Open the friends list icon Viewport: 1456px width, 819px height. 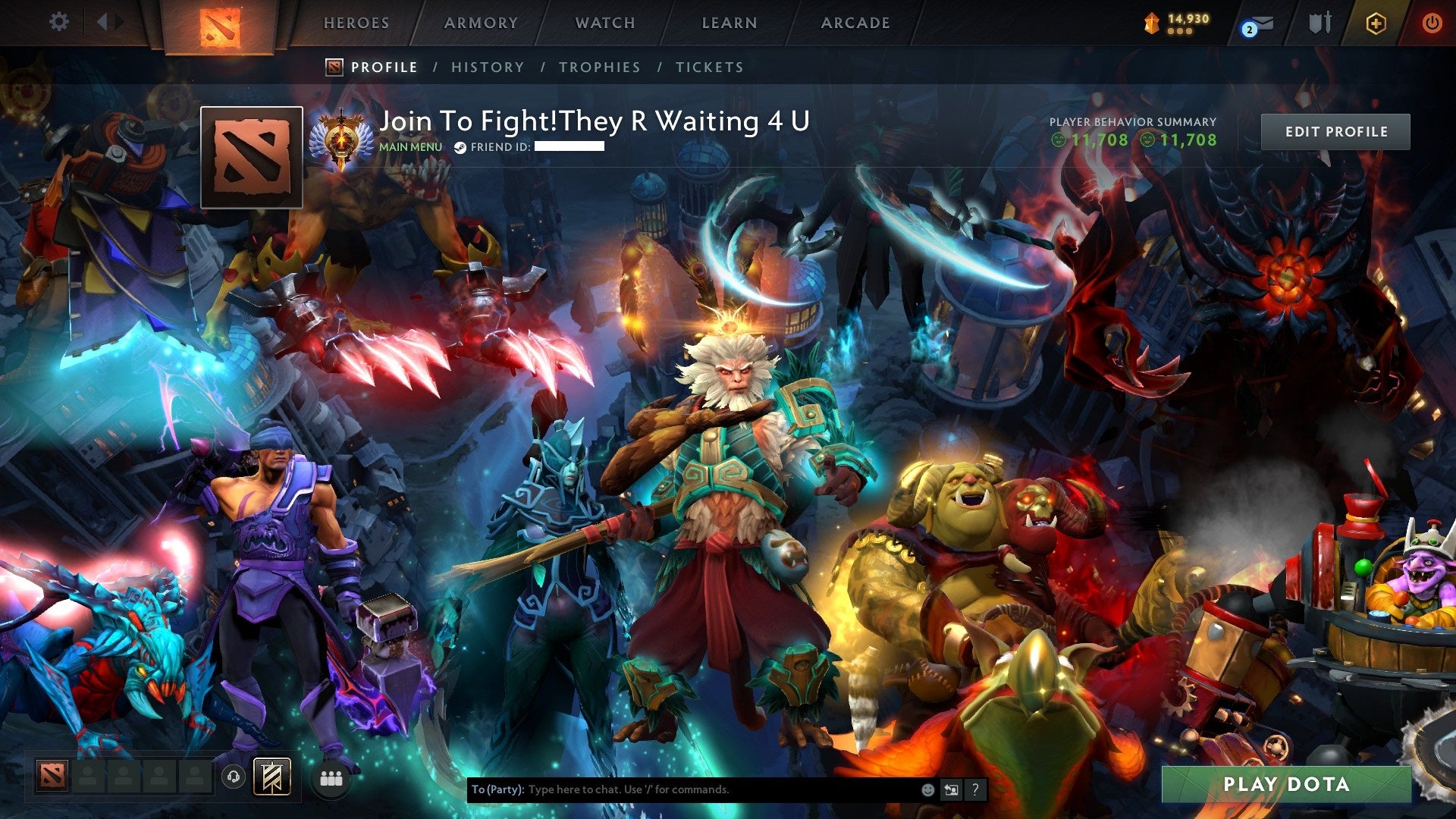point(331,779)
